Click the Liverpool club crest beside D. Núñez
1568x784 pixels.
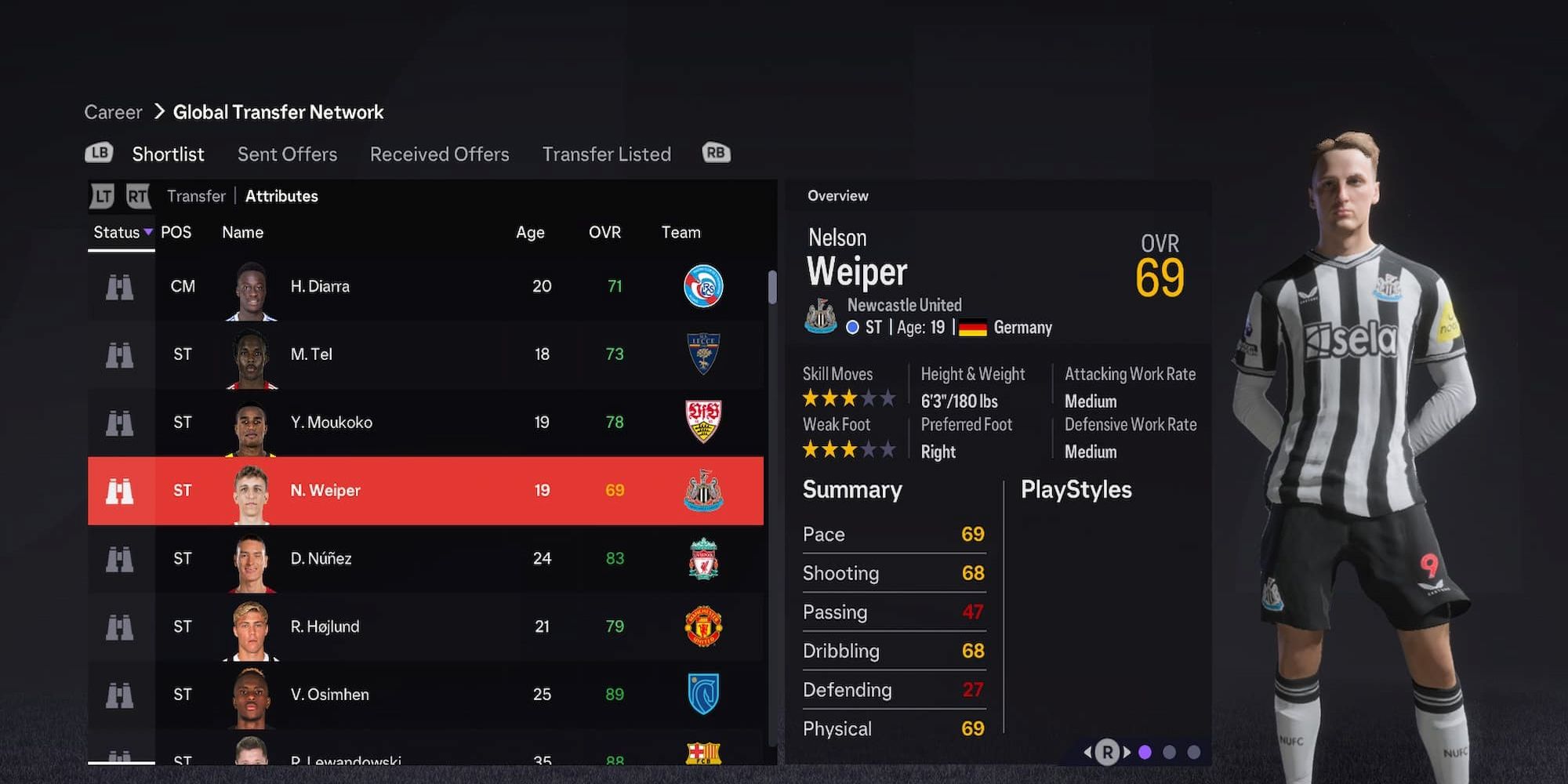click(x=703, y=558)
